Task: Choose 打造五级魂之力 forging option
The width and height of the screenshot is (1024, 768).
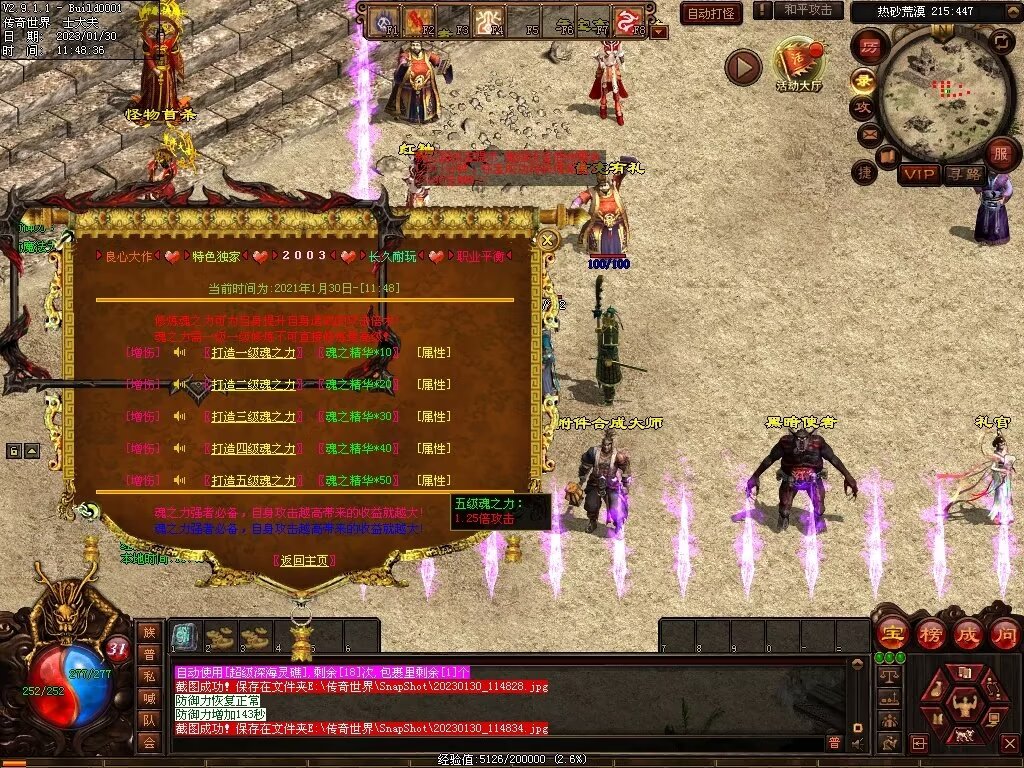Action: pos(253,481)
